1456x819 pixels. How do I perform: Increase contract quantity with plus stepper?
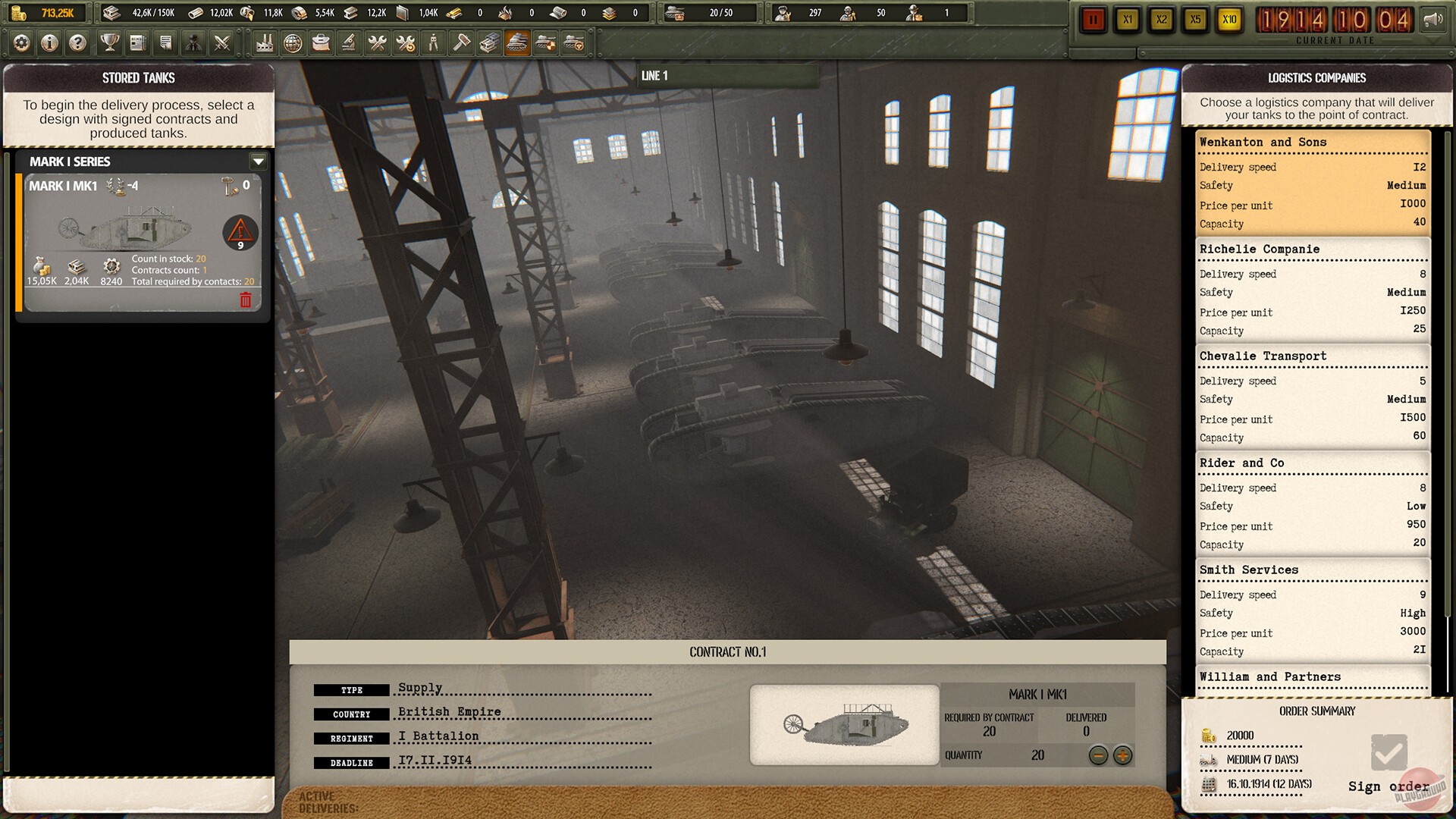[1121, 755]
